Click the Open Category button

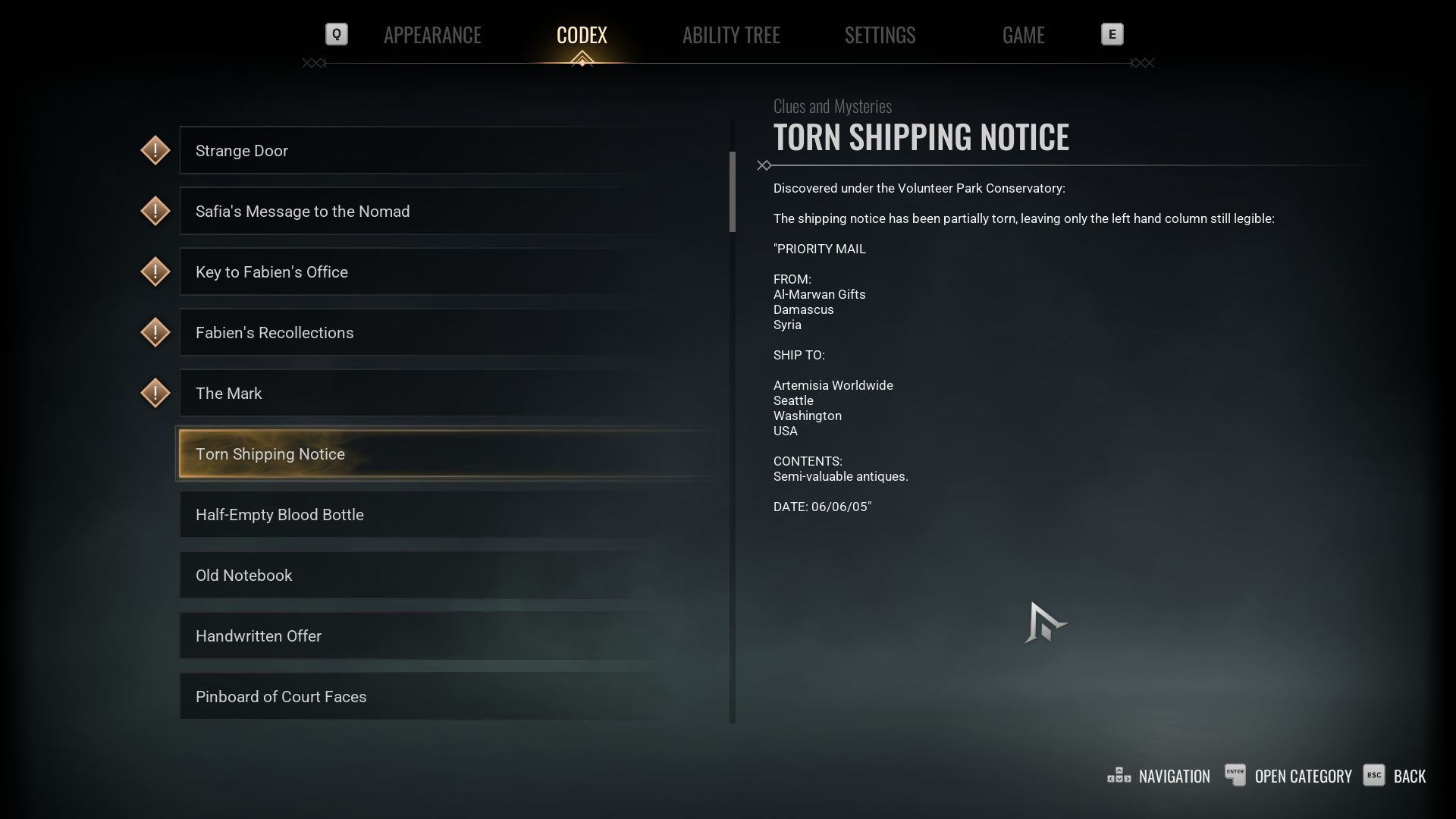tap(1289, 776)
